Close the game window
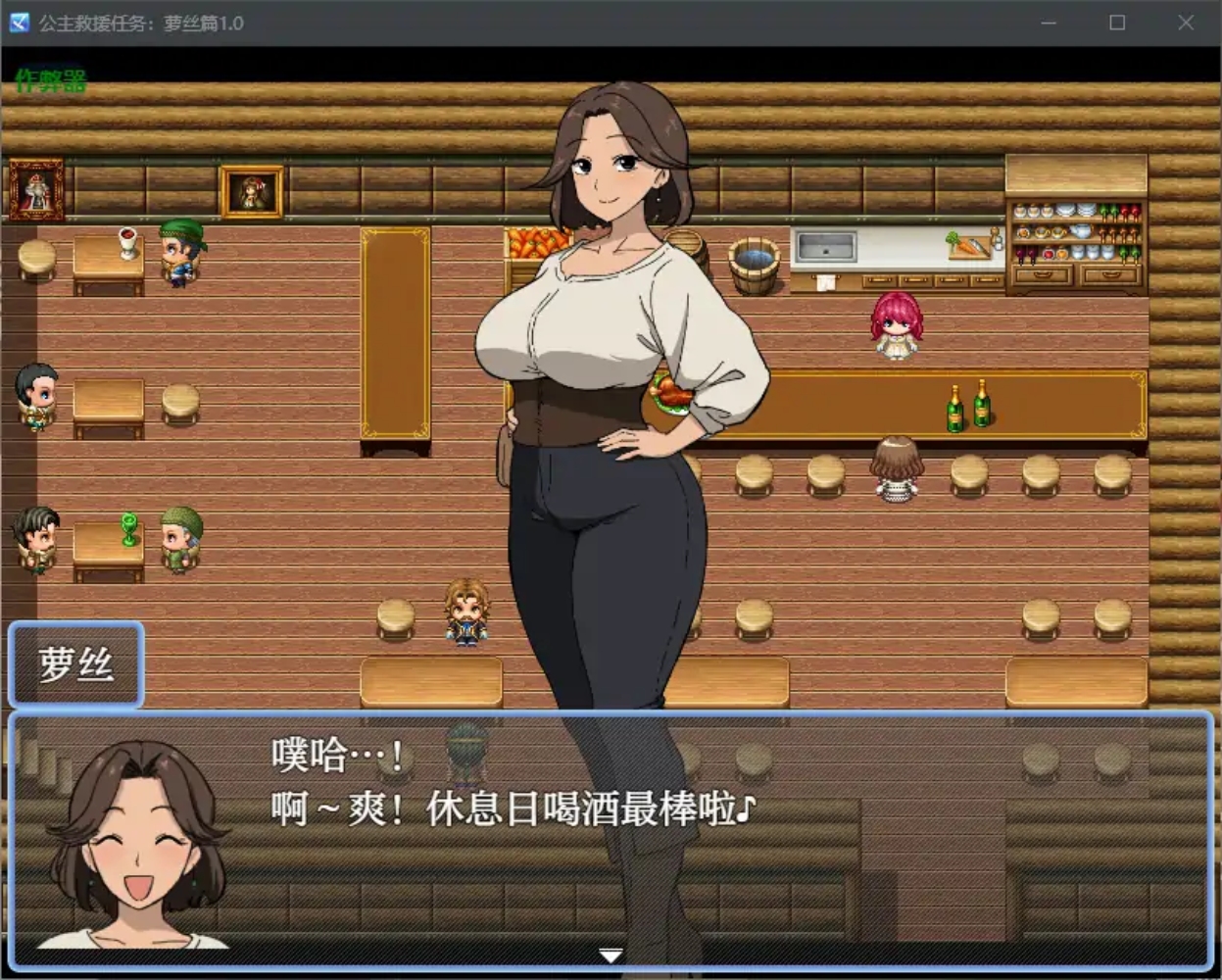This screenshot has width=1222, height=980. 1186,23
